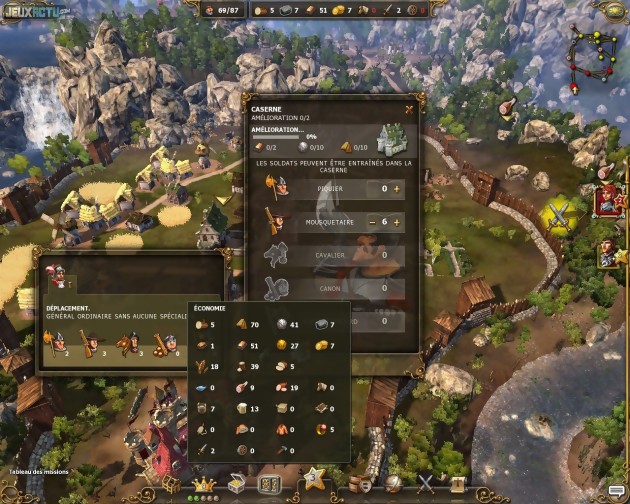
Task: Open the treasure chest toolbar button
Action: 238,484
